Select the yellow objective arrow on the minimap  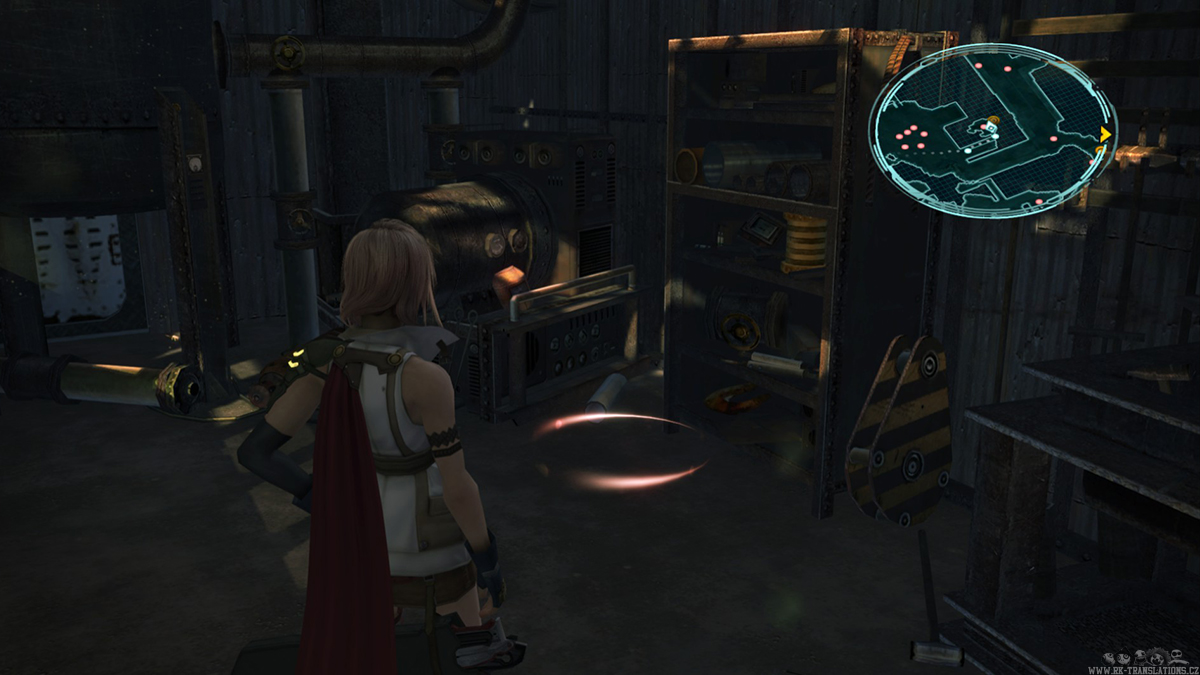[1105, 134]
